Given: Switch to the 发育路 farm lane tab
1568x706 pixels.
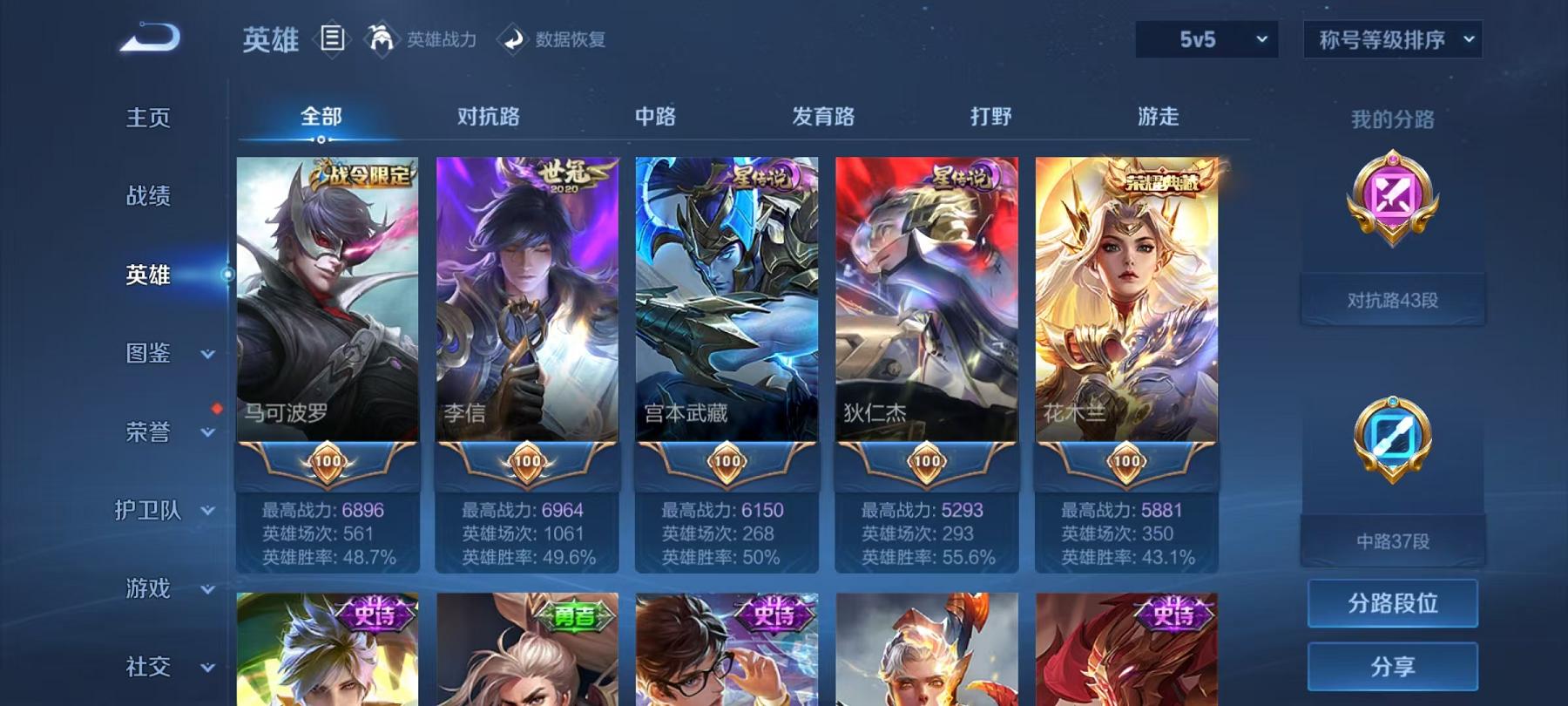Looking at the screenshot, I should [823, 116].
